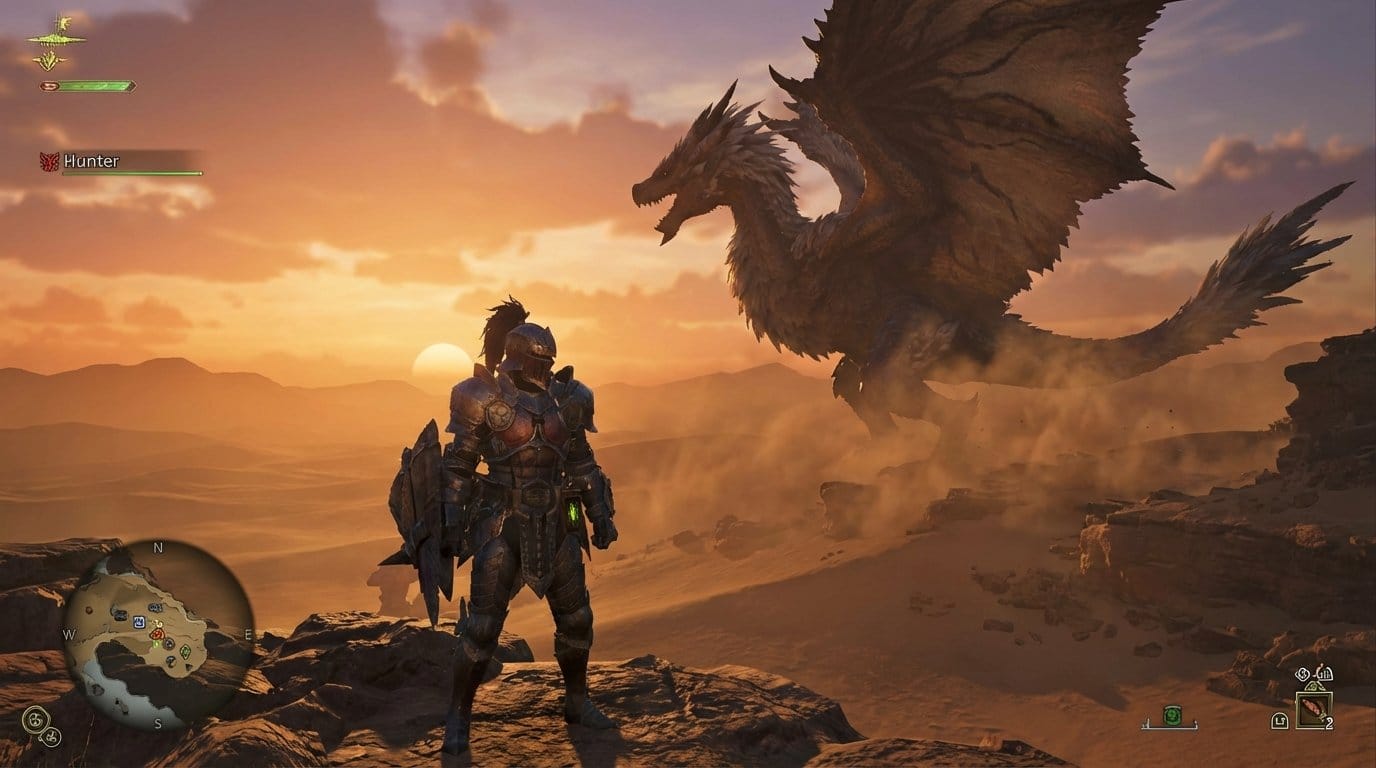Toggle the chat wheel icon under the minimap
This screenshot has width=1376, height=768.
click(x=51, y=737)
